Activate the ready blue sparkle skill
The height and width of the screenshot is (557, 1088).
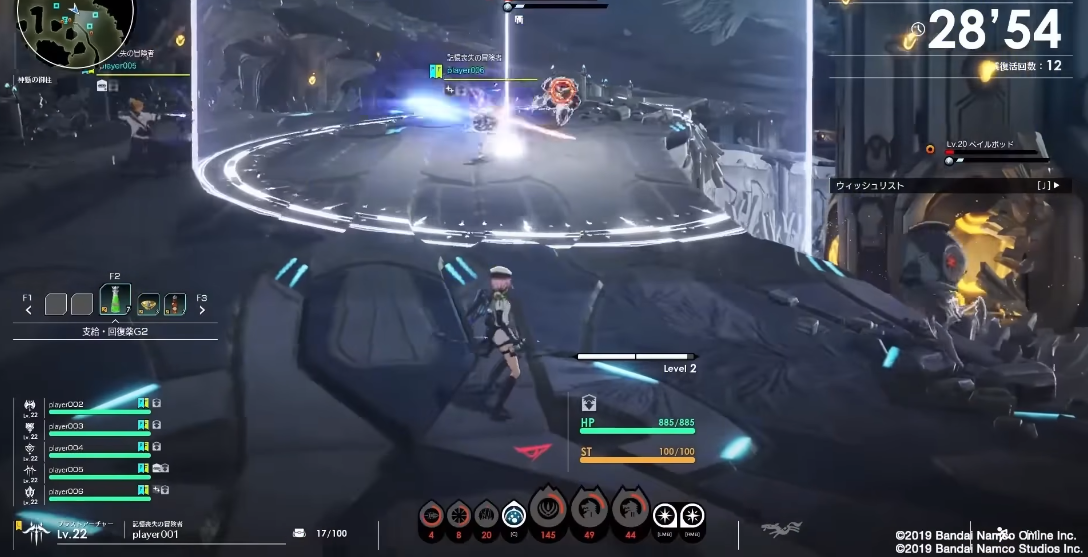[x=514, y=515]
